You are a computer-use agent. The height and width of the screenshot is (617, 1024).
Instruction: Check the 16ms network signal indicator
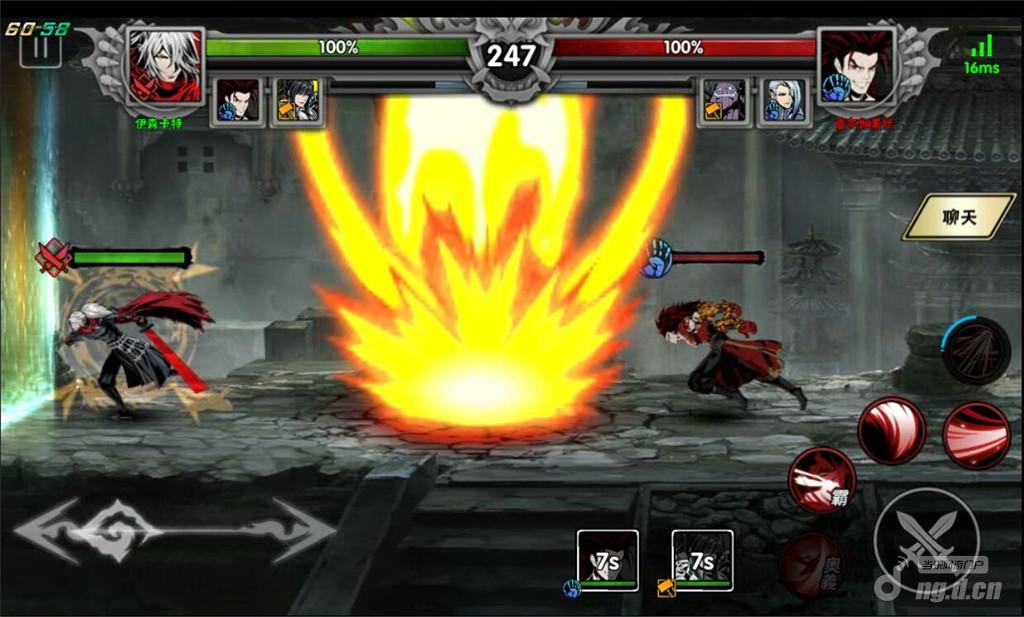(x=982, y=56)
